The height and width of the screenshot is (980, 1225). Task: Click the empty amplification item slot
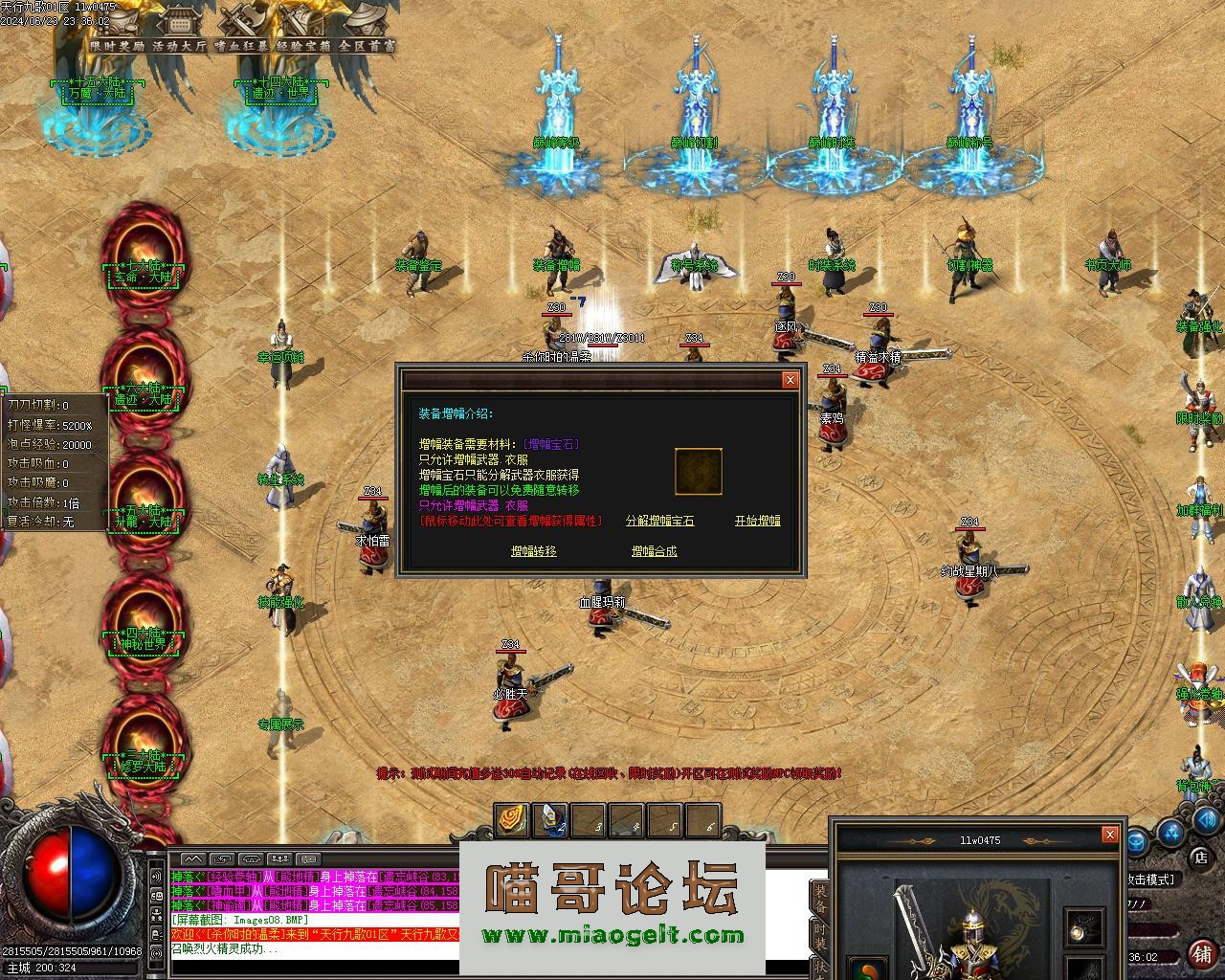698,472
